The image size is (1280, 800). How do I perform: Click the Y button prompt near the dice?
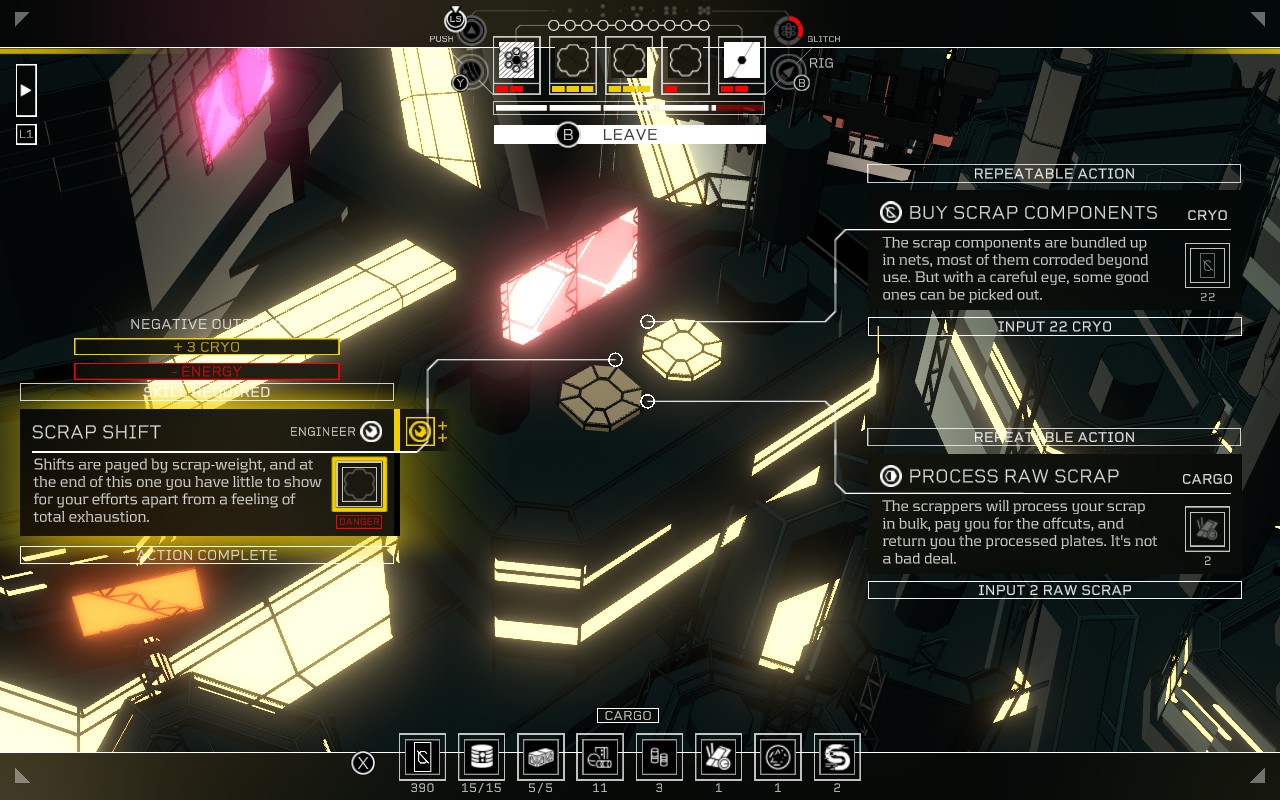click(460, 82)
